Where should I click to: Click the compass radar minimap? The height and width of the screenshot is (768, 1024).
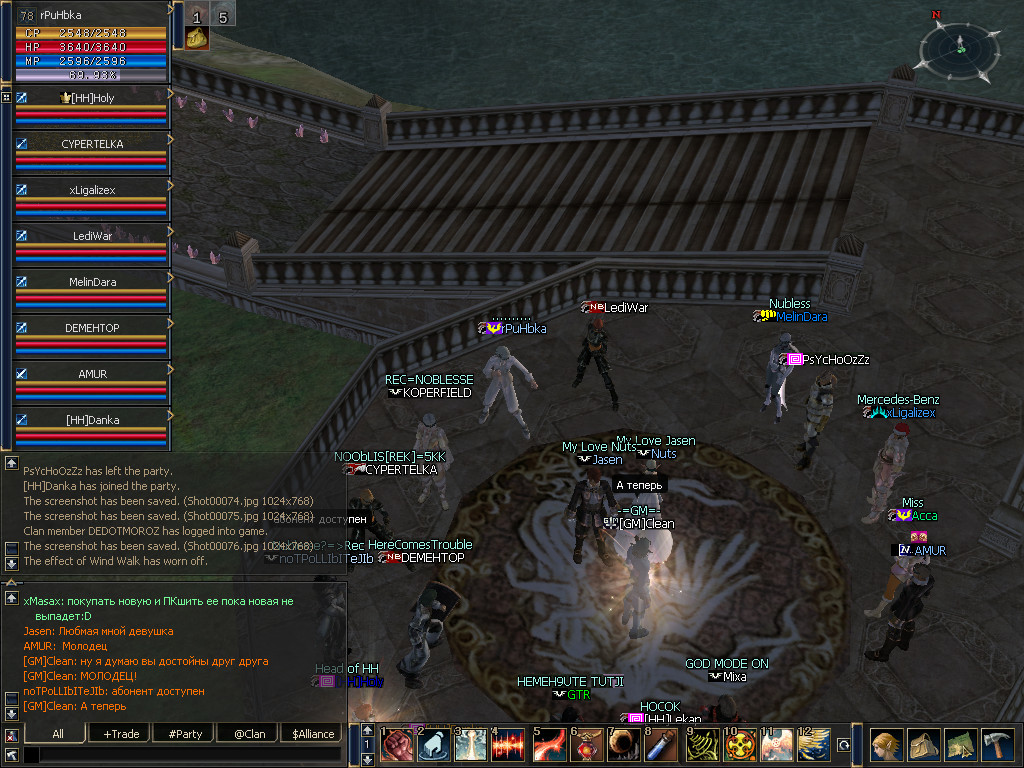[x=960, y=46]
